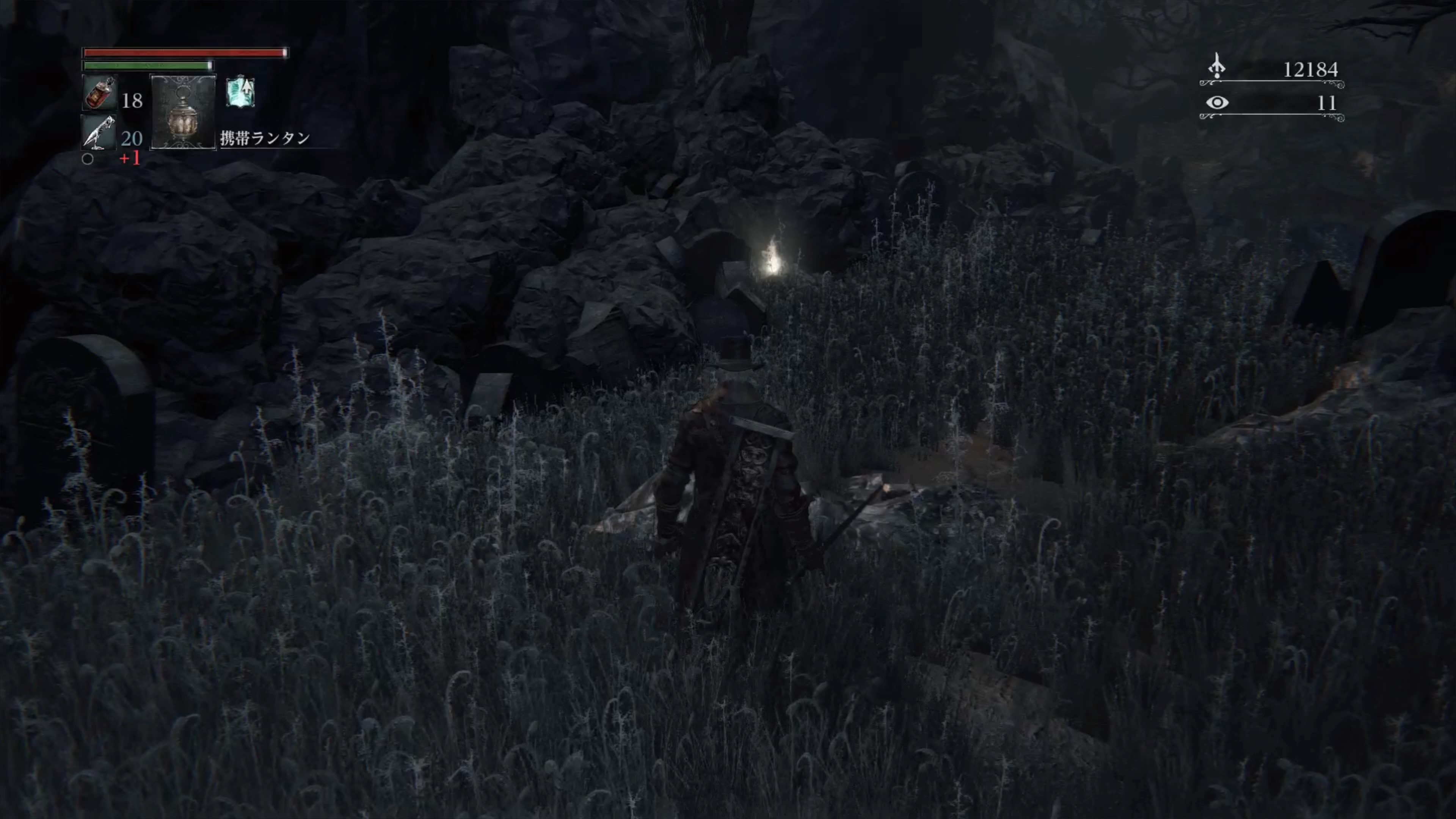Select the quicksilver bullet icon
The width and height of the screenshot is (1456, 819).
coord(99,132)
